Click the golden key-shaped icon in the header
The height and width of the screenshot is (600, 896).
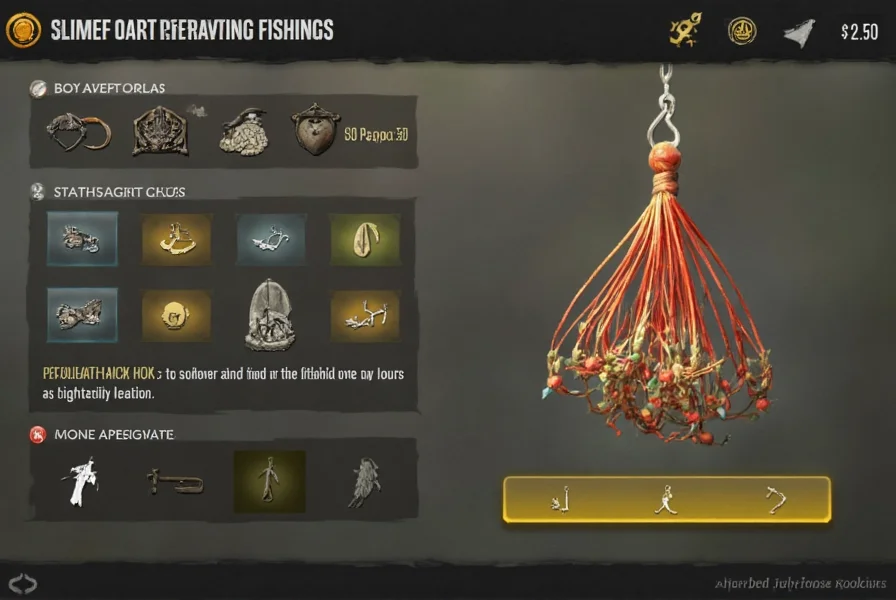[x=682, y=31]
